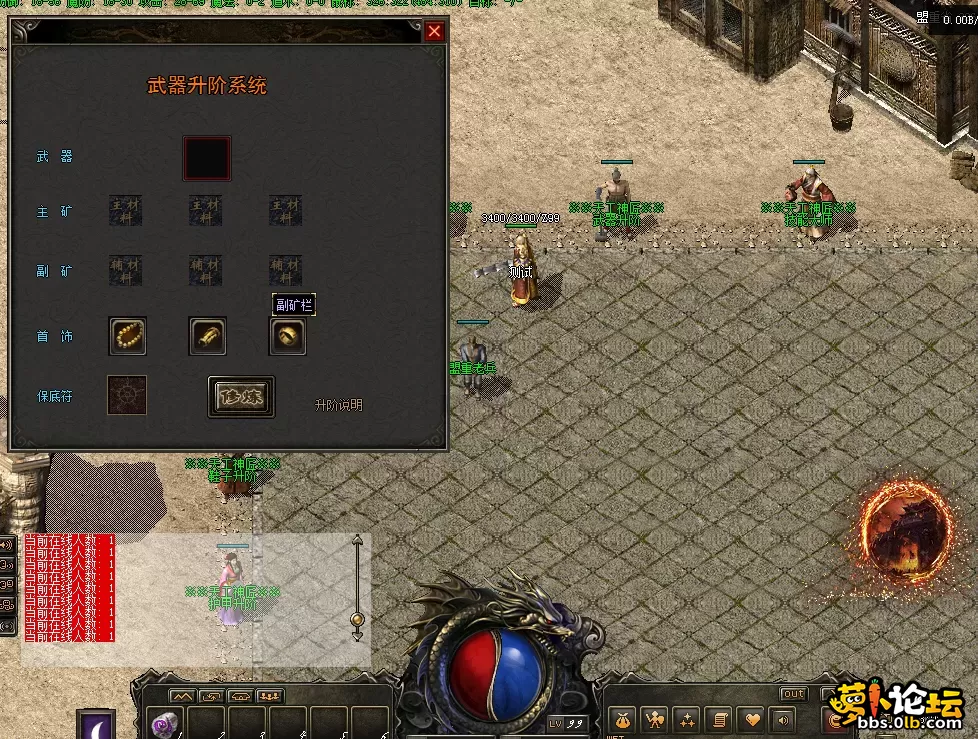
Task: Open the character equipment icon
Action: pyautogui.click(x=655, y=719)
